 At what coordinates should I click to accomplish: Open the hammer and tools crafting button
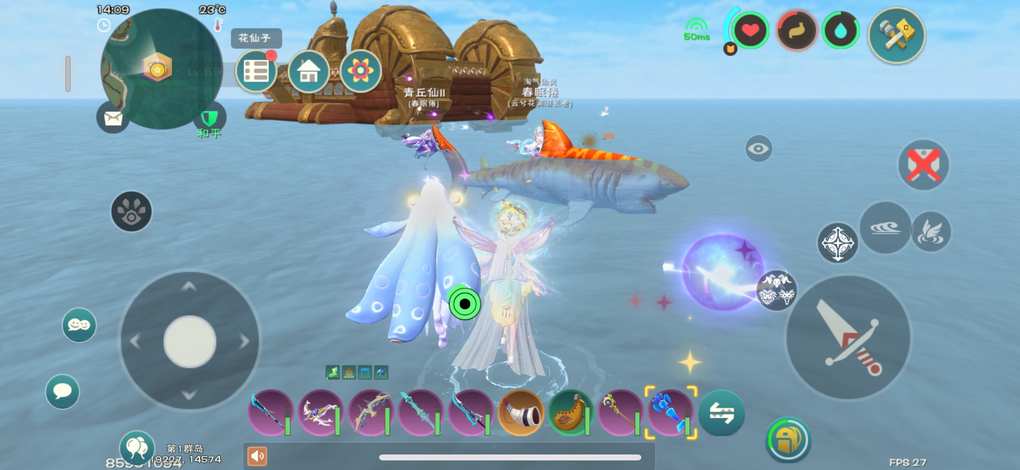[896, 35]
